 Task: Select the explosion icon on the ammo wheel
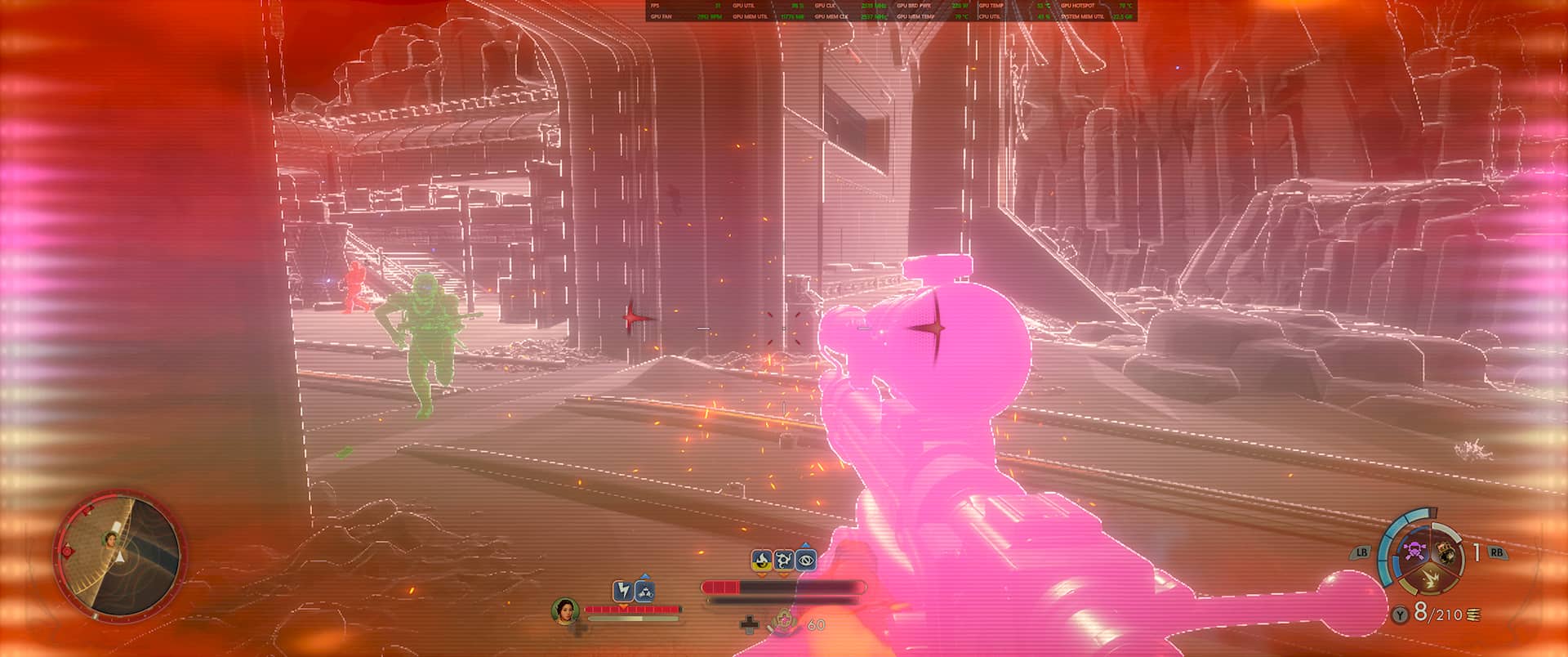(1430, 579)
